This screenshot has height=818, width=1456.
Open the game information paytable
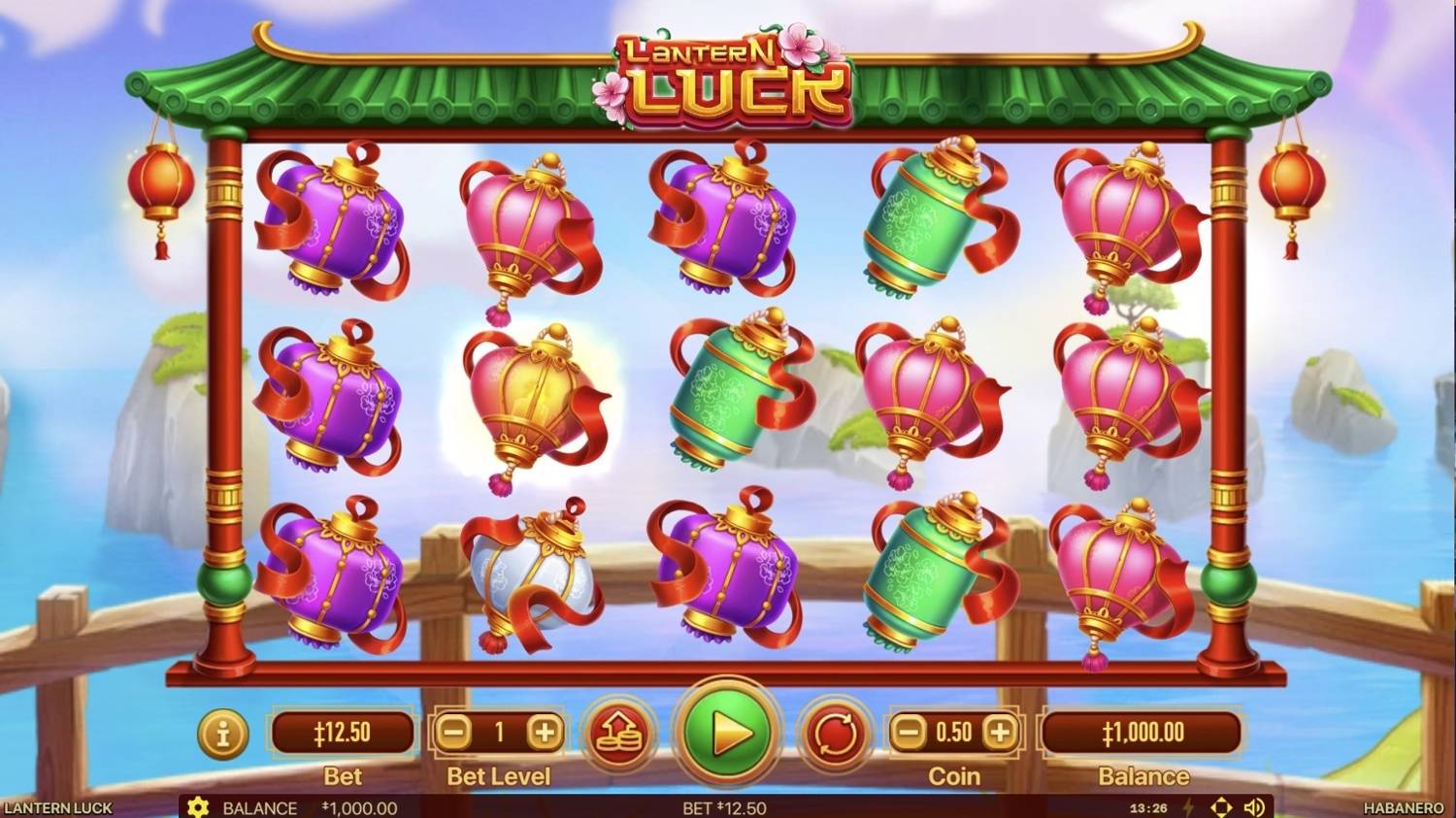pyautogui.click(x=221, y=735)
